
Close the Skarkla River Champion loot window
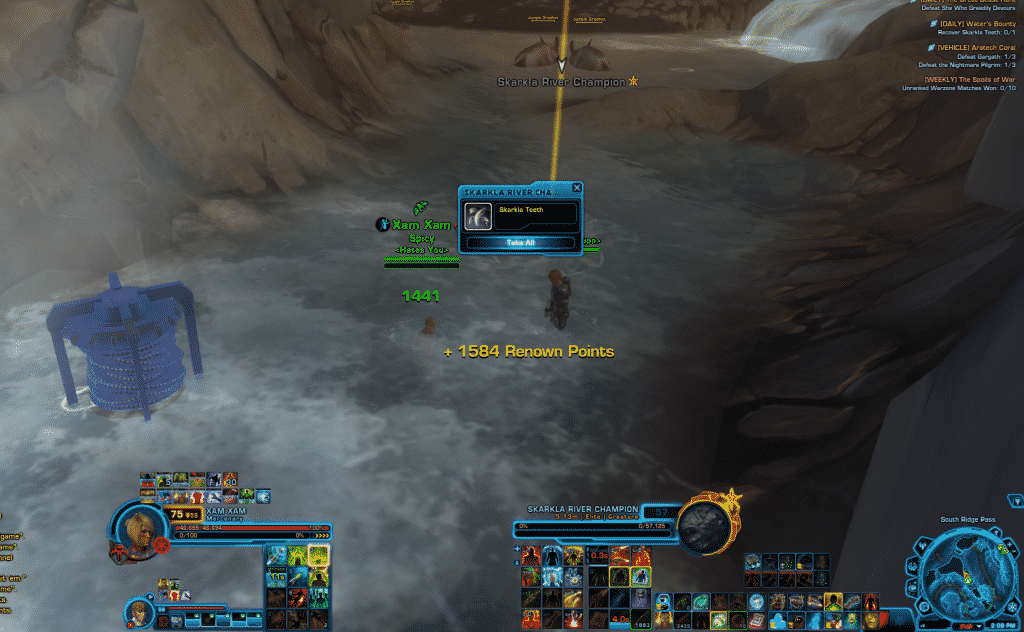click(576, 188)
